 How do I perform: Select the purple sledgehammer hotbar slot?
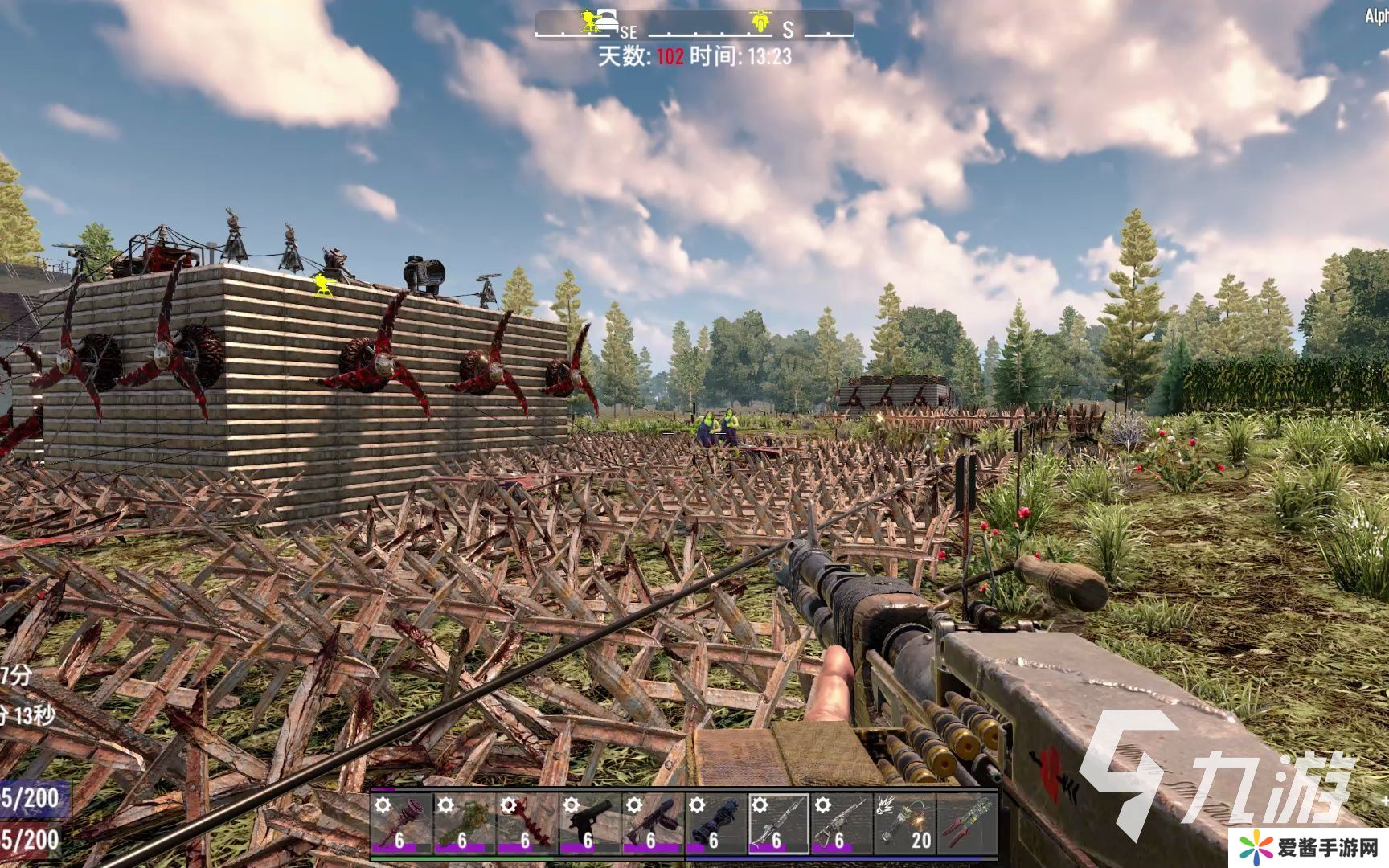click(x=401, y=823)
